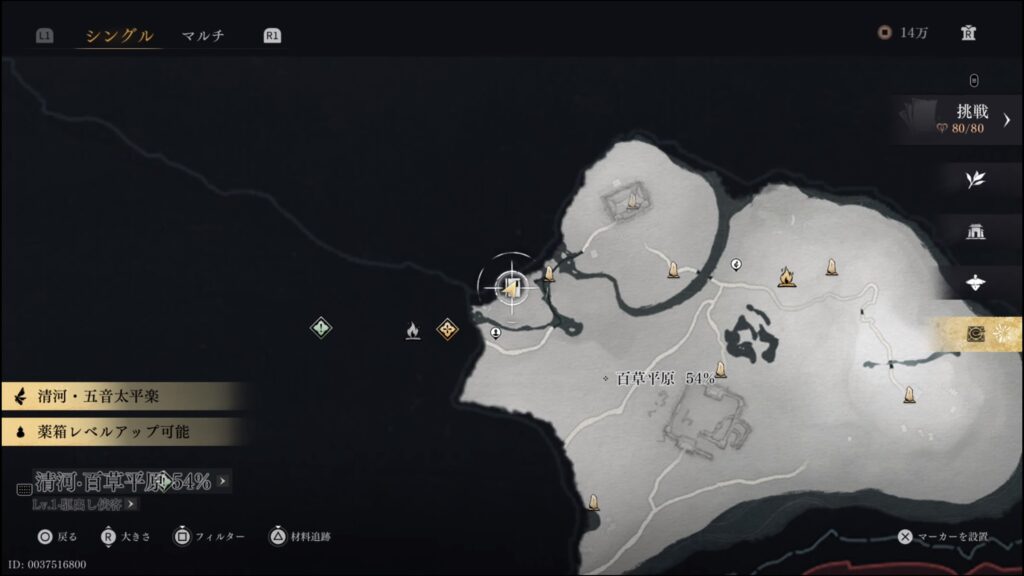
Task: Select the hanging lamp category icon
Action: [975, 283]
